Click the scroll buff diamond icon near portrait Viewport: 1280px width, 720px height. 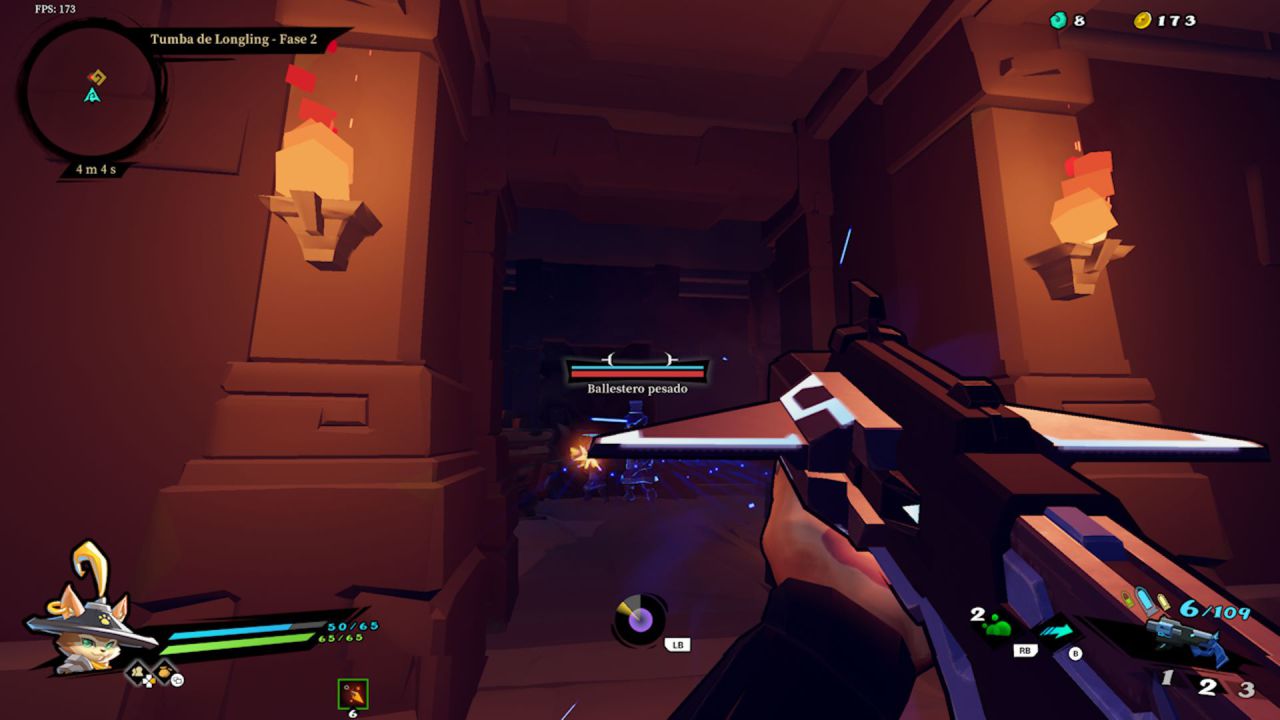(137, 672)
